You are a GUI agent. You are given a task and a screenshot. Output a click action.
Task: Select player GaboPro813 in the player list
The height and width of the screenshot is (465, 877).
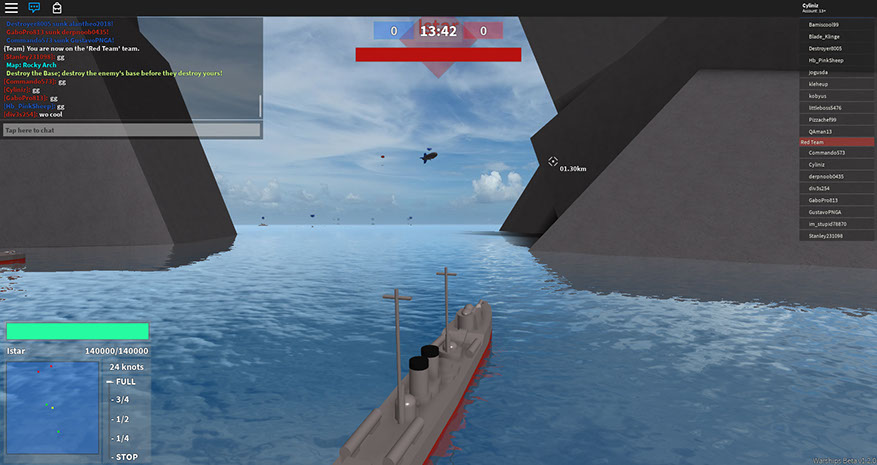pyautogui.click(x=836, y=200)
